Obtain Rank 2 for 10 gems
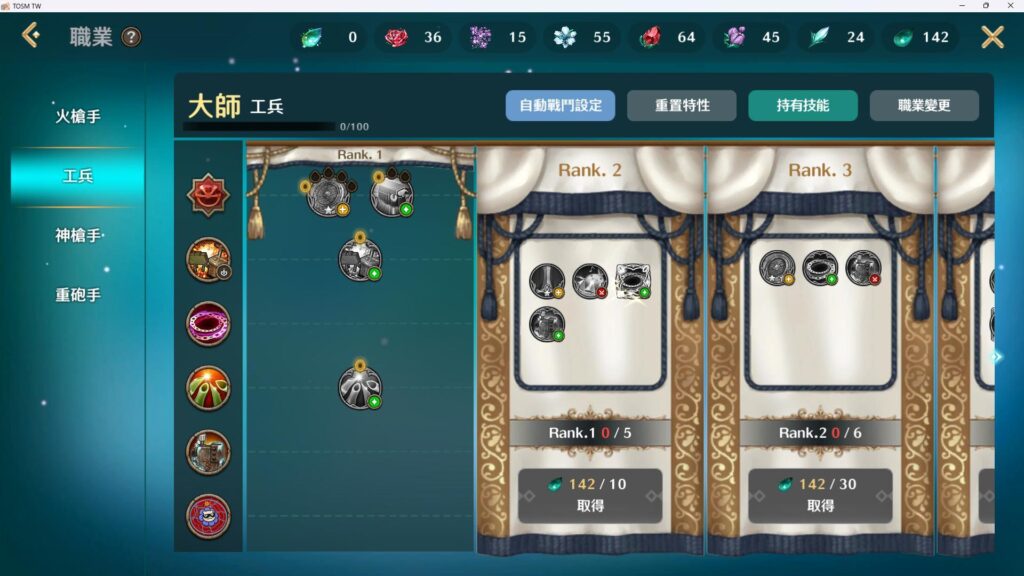This screenshot has width=1024, height=576. [590, 495]
